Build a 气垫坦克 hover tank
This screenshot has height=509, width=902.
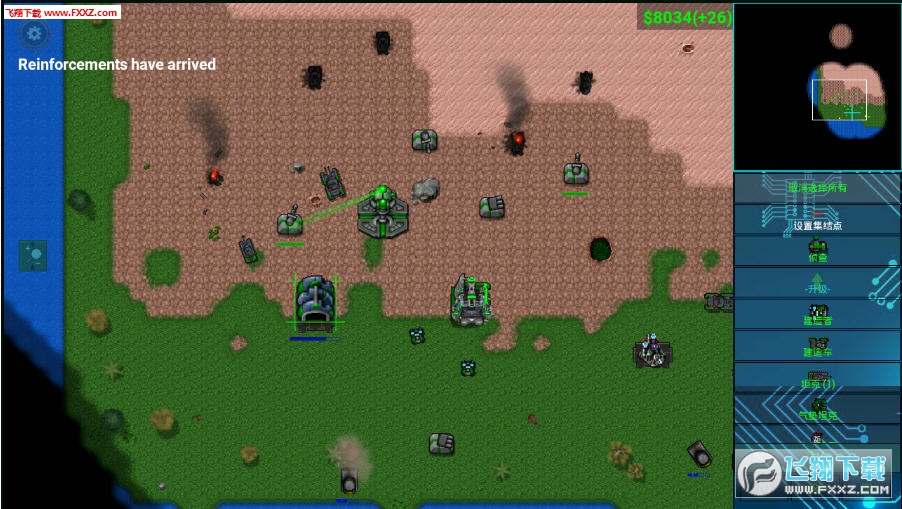click(x=817, y=409)
